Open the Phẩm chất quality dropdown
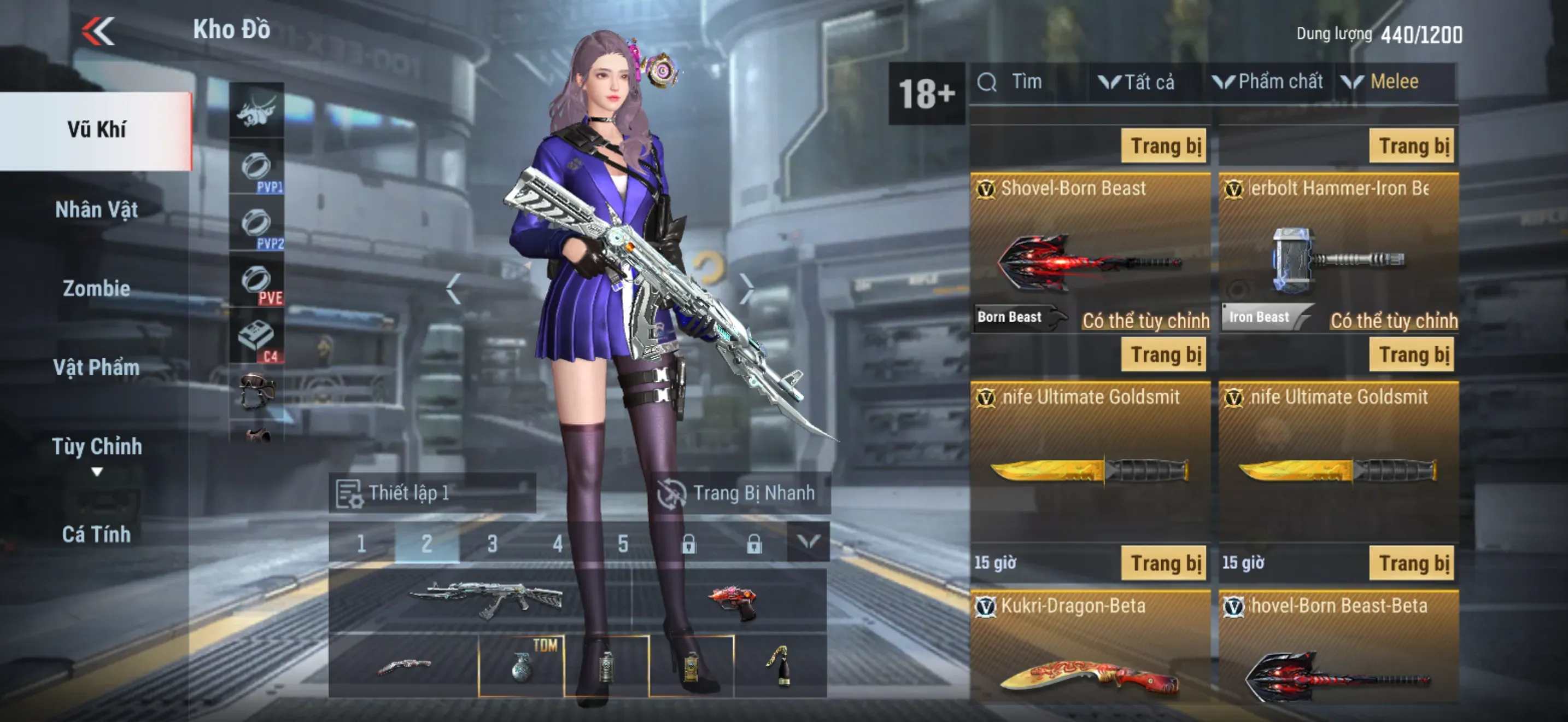This screenshot has height=722, width=1568. pos(1268,82)
